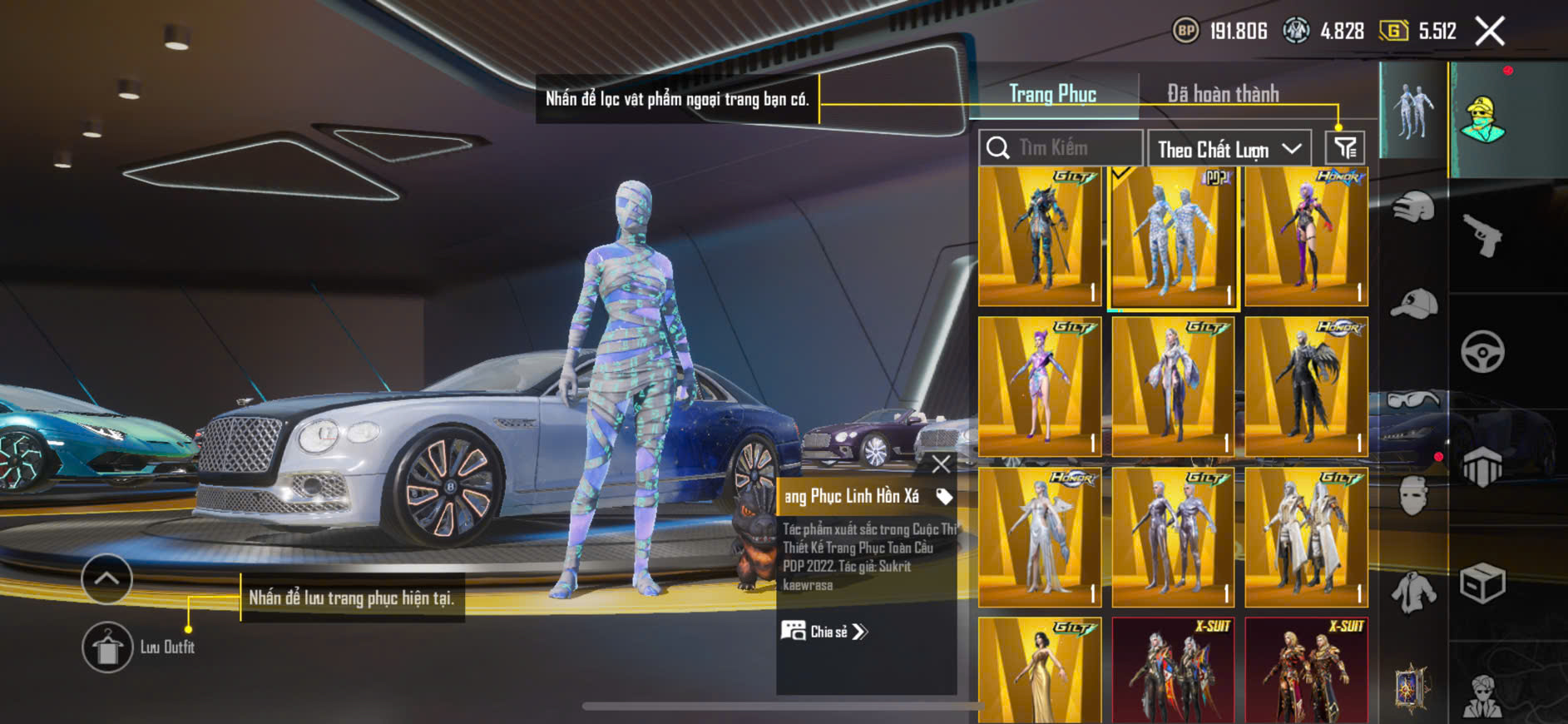Viewport: 1568px width, 724px height.
Task: Save the current look with Lưu Outfit
Action: 107,647
